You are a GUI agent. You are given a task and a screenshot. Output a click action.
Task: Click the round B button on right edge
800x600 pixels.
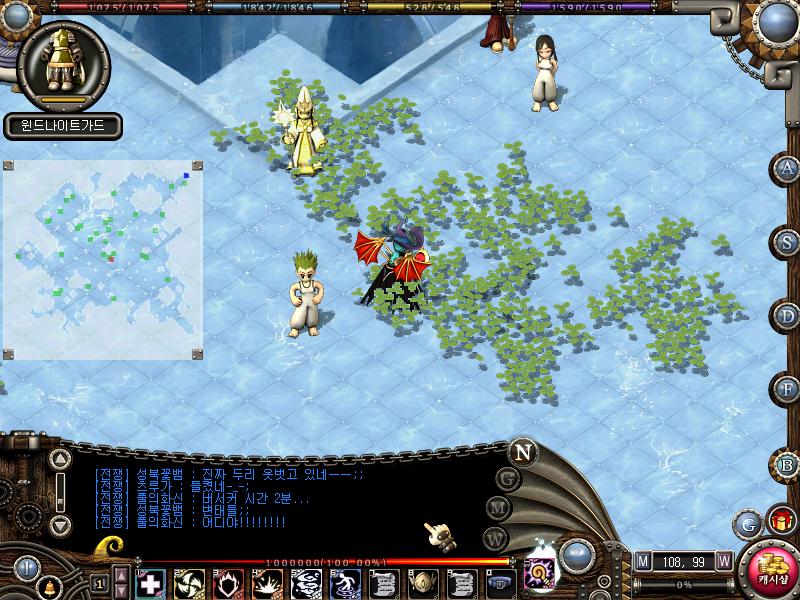click(788, 464)
